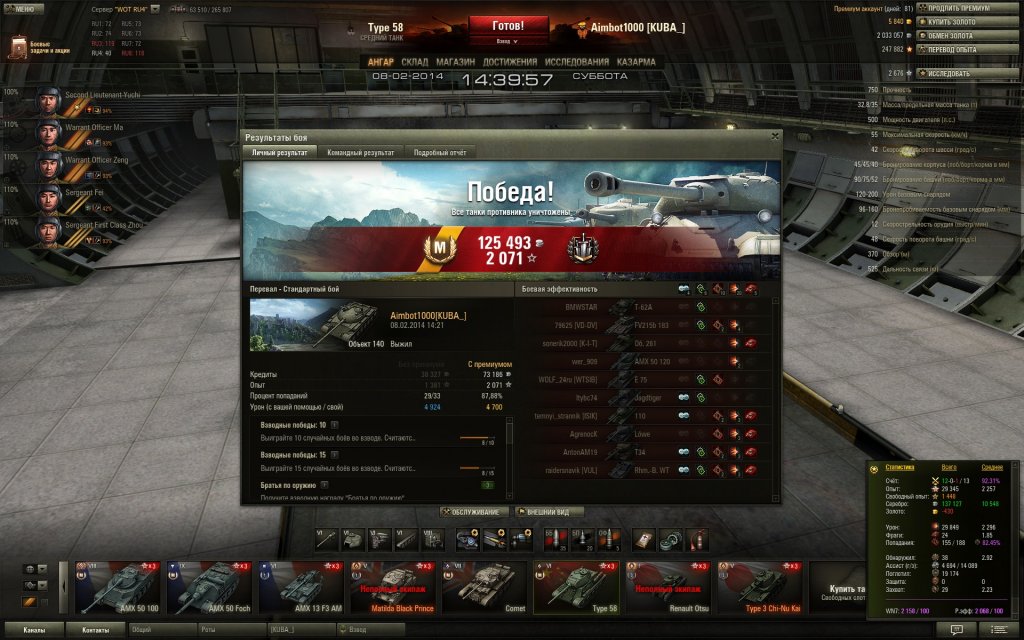1024x640 pixels.
Task: Open the ИССЛЕДОВАНИЯ tab
Action: click(576, 62)
